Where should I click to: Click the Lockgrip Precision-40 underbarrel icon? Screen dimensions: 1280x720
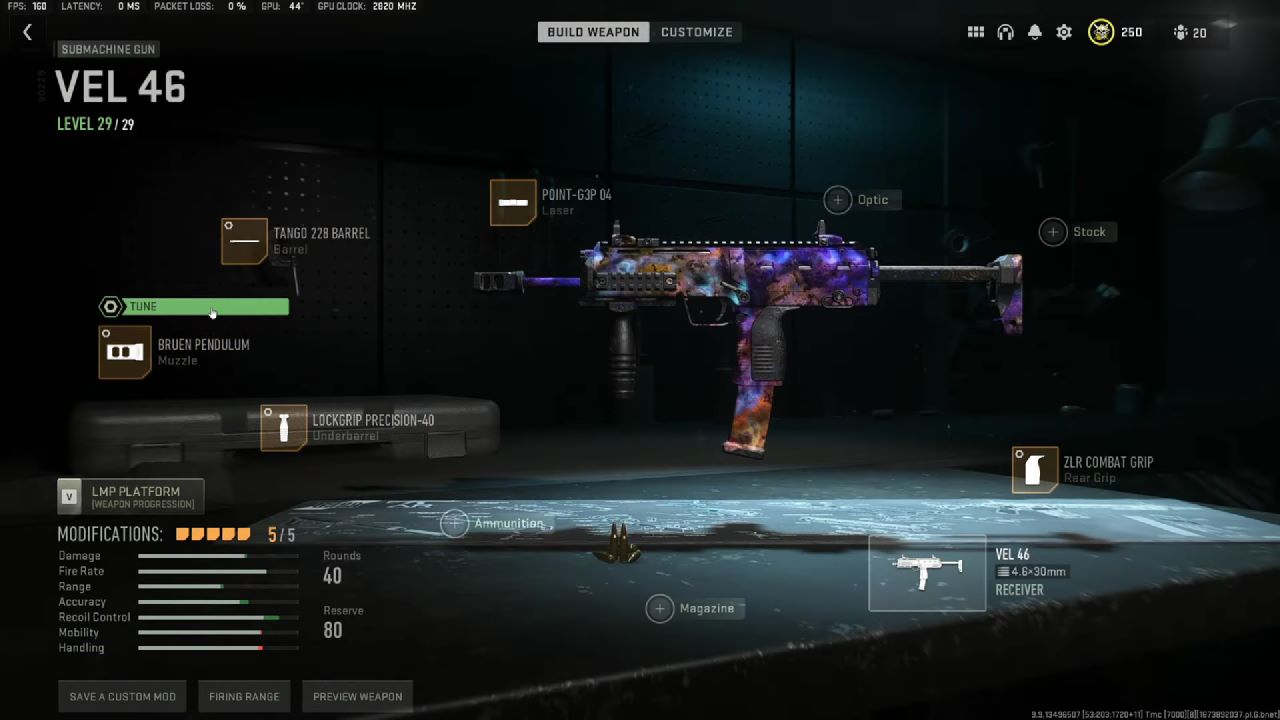coord(283,428)
